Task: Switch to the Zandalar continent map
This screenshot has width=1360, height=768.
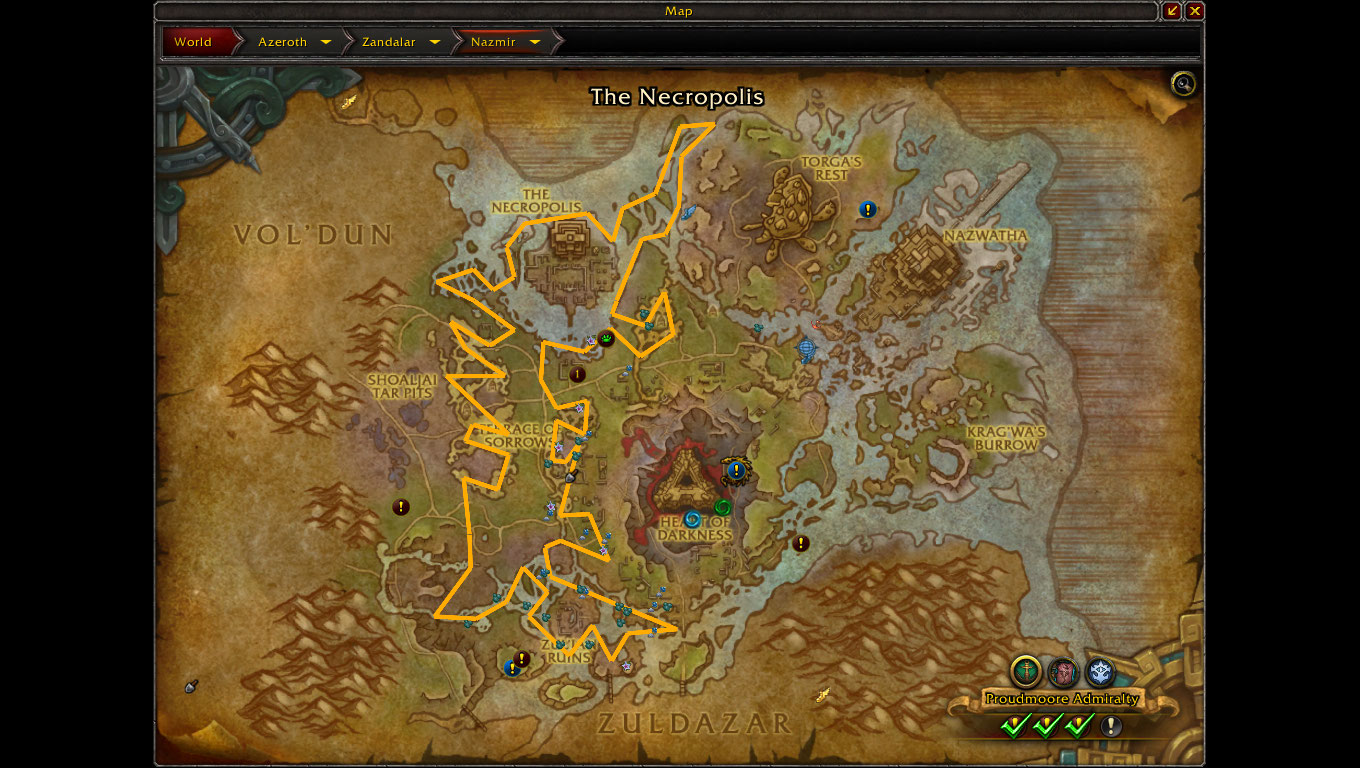Action: [x=388, y=42]
